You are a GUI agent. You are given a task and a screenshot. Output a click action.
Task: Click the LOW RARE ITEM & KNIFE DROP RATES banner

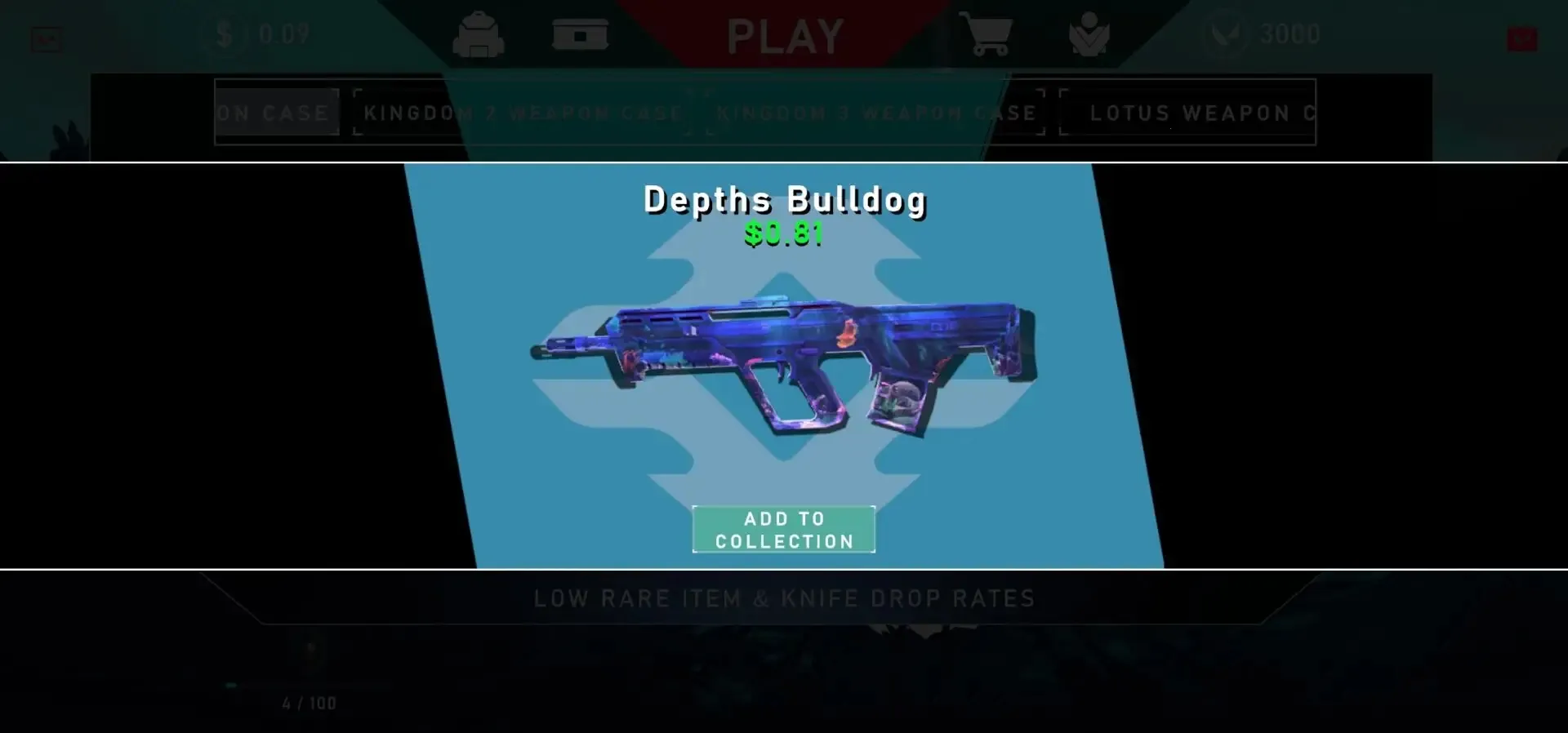[x=783, y=598]
